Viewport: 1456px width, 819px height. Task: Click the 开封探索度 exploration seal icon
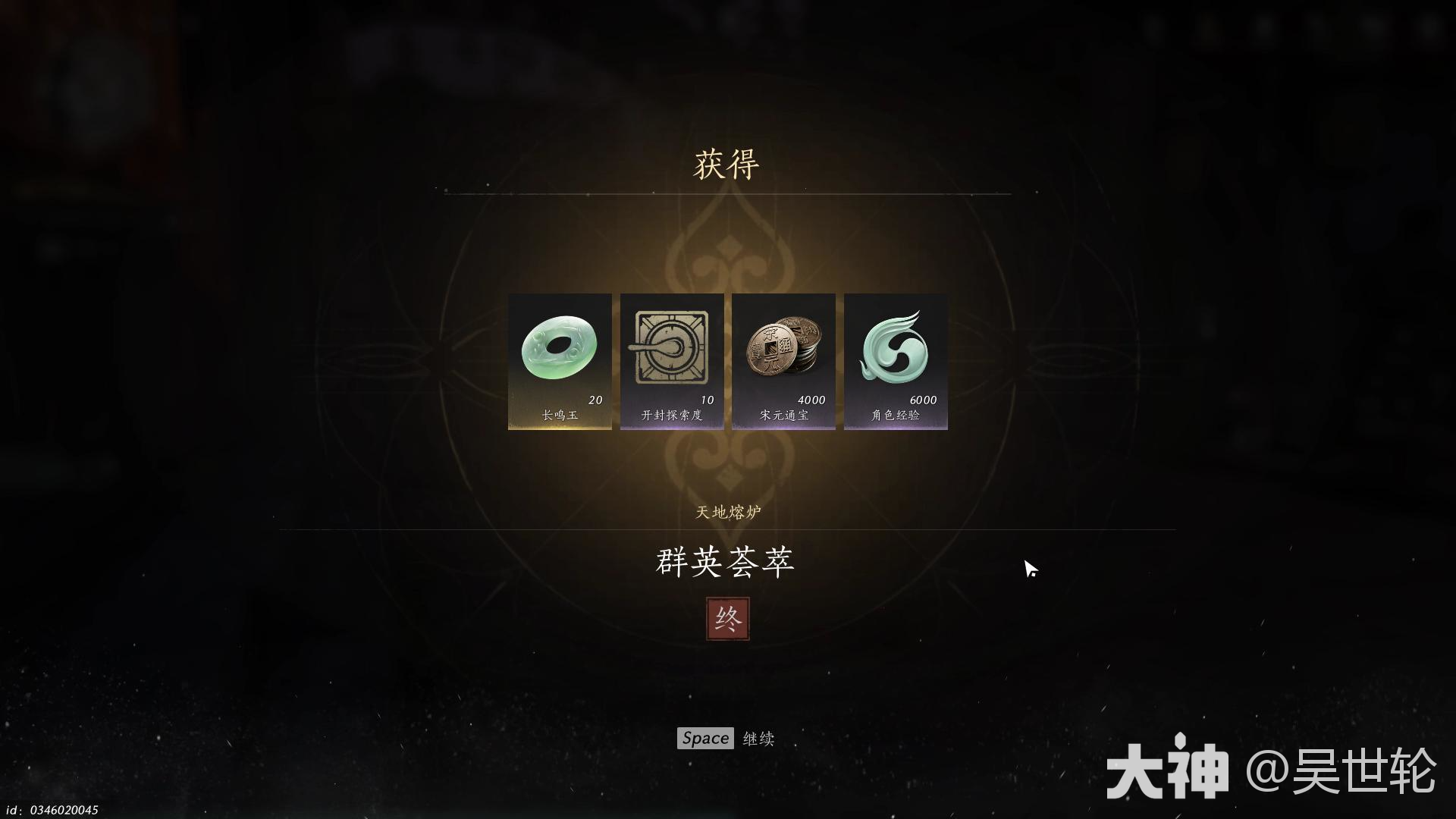click(670, 345)
